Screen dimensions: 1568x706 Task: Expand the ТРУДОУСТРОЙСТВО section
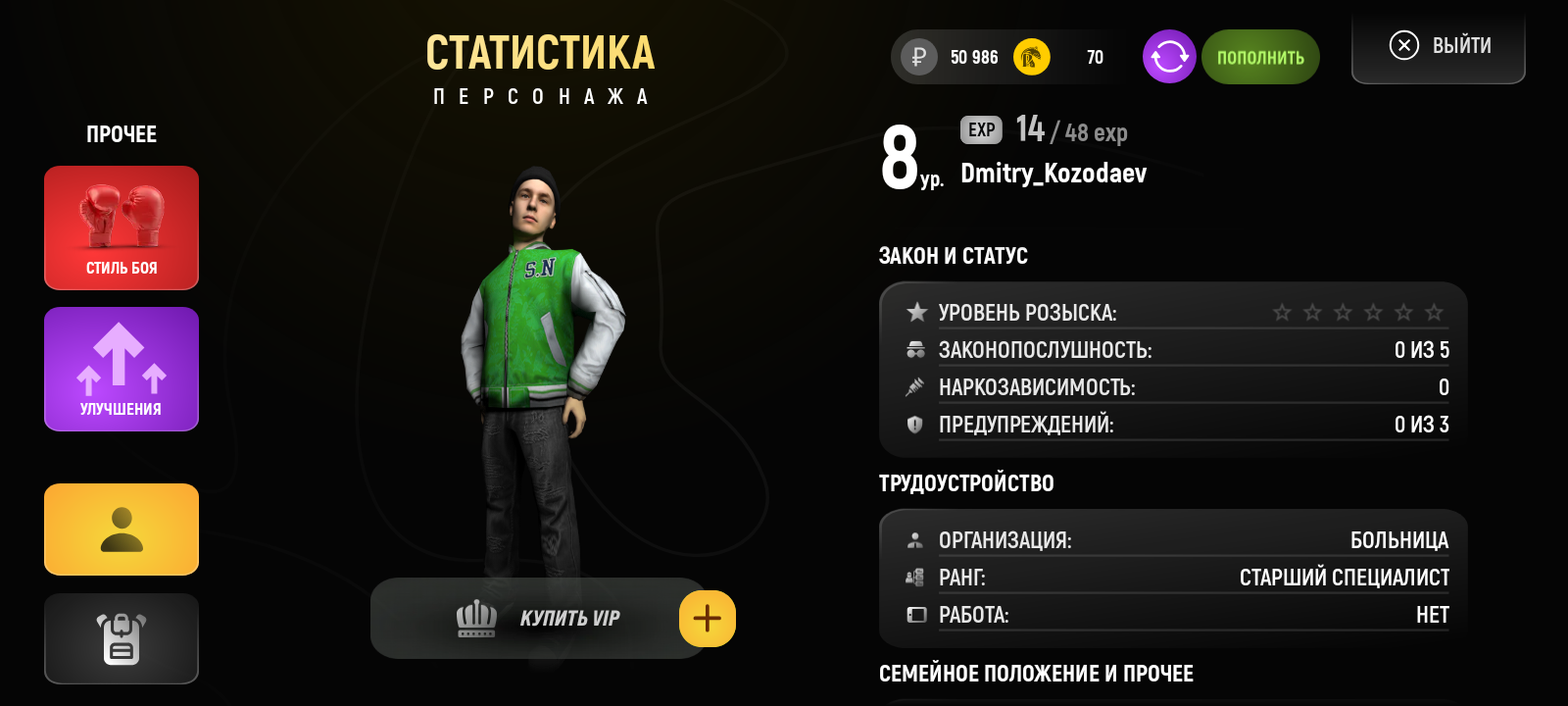click(966, 483)
